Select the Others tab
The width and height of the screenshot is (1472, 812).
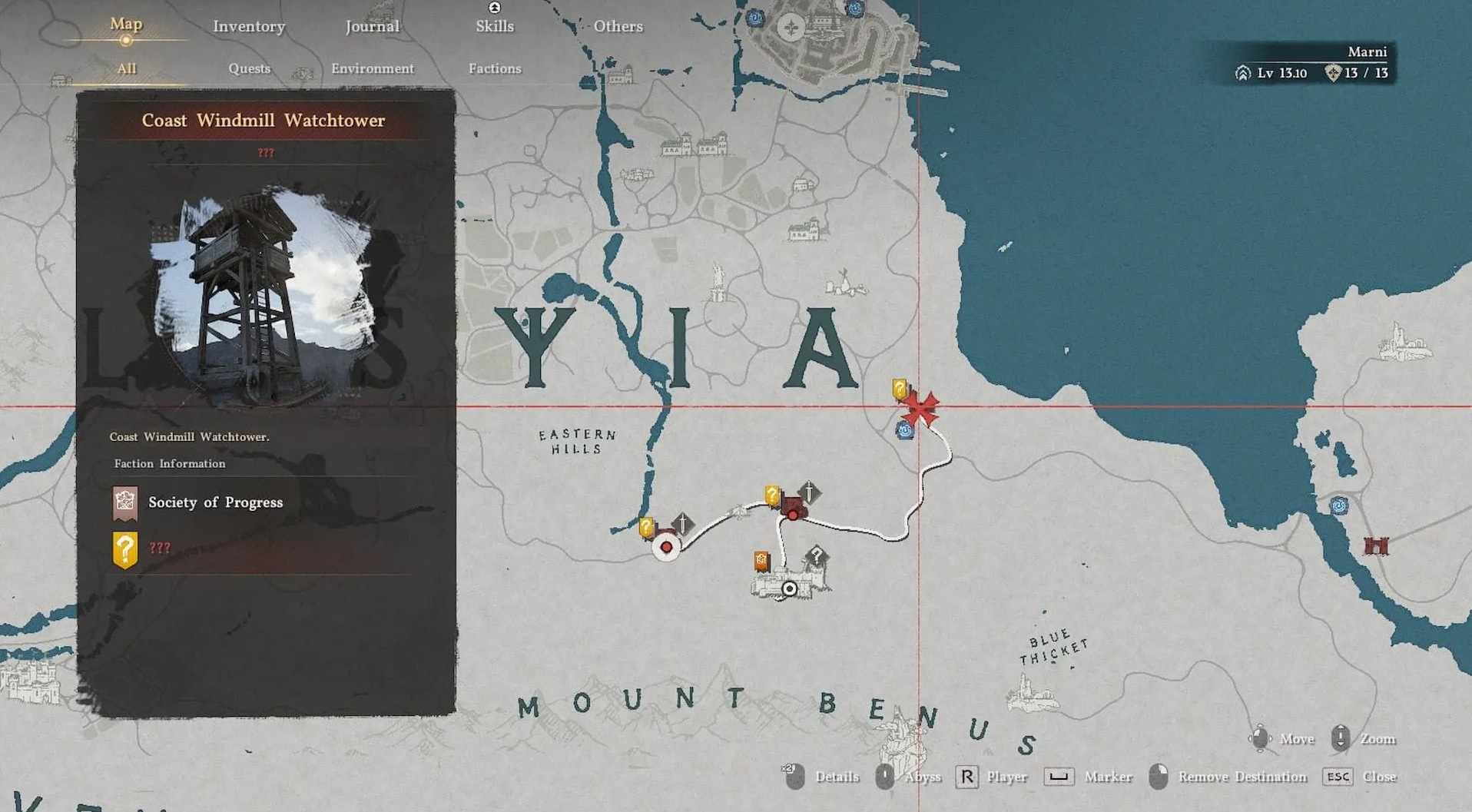(x=618, y=26)
